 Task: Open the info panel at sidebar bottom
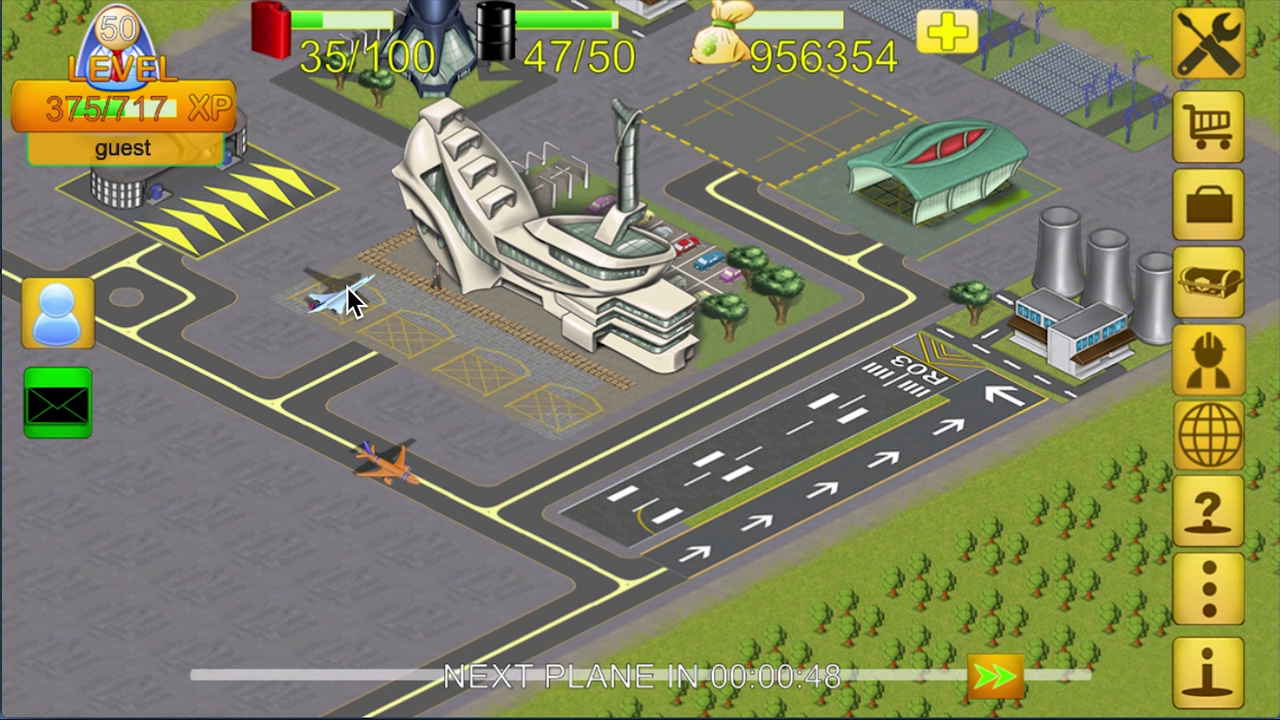tap(1208, 665)
